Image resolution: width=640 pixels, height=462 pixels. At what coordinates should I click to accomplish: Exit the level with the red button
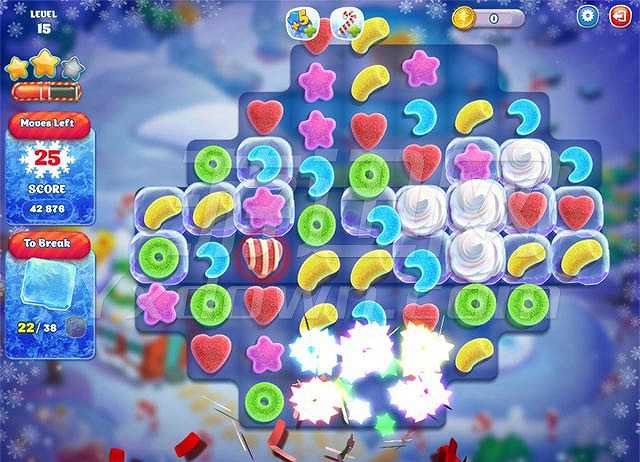[x=619, y=16]
